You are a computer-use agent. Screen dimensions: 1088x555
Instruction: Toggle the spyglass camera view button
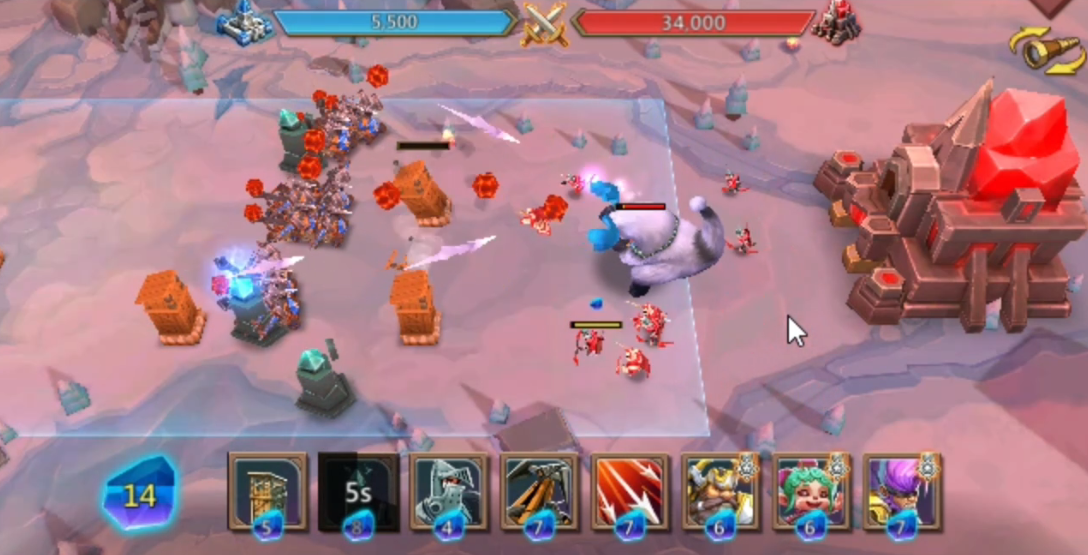point(1045,50)
